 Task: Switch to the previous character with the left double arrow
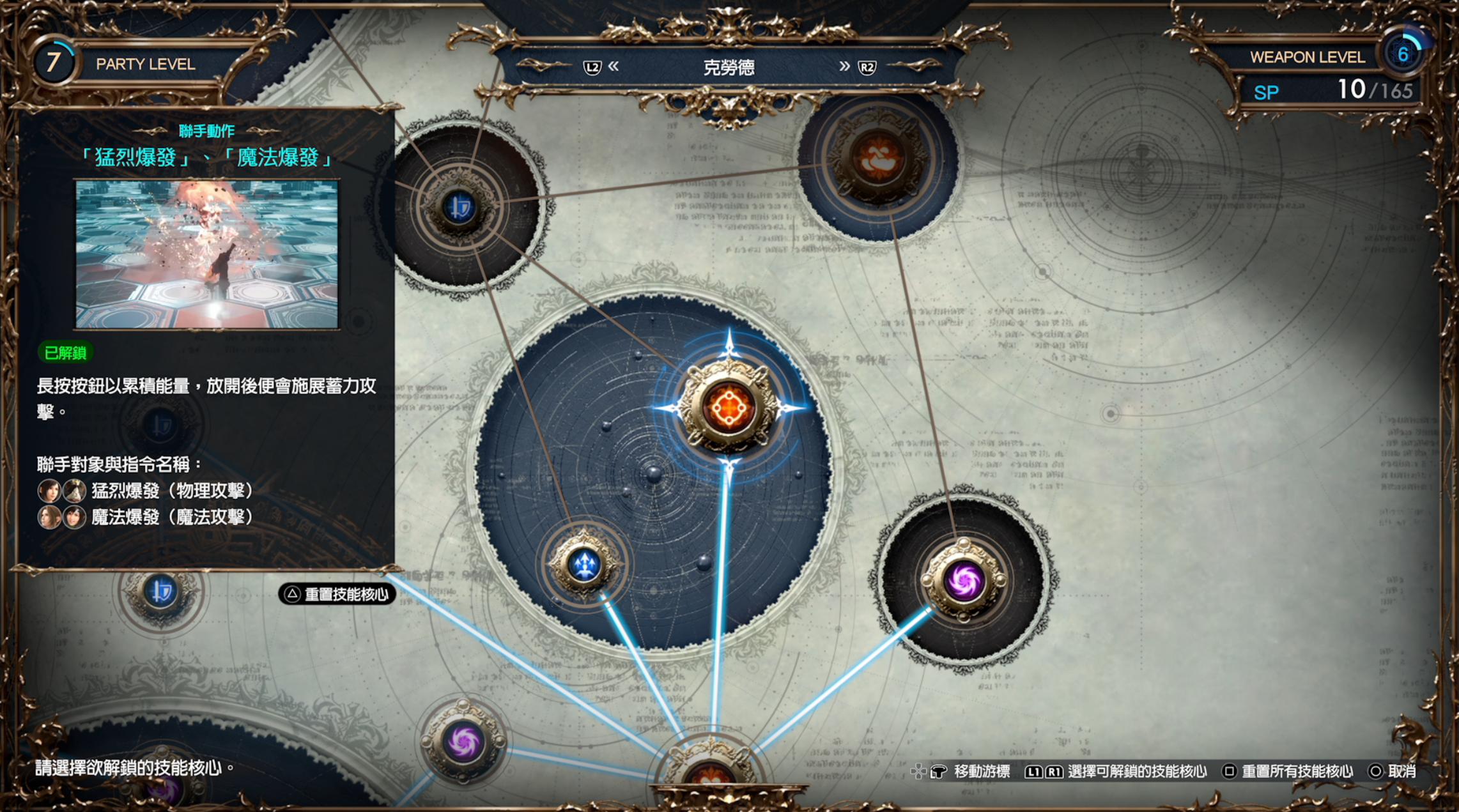click(614, 66)
